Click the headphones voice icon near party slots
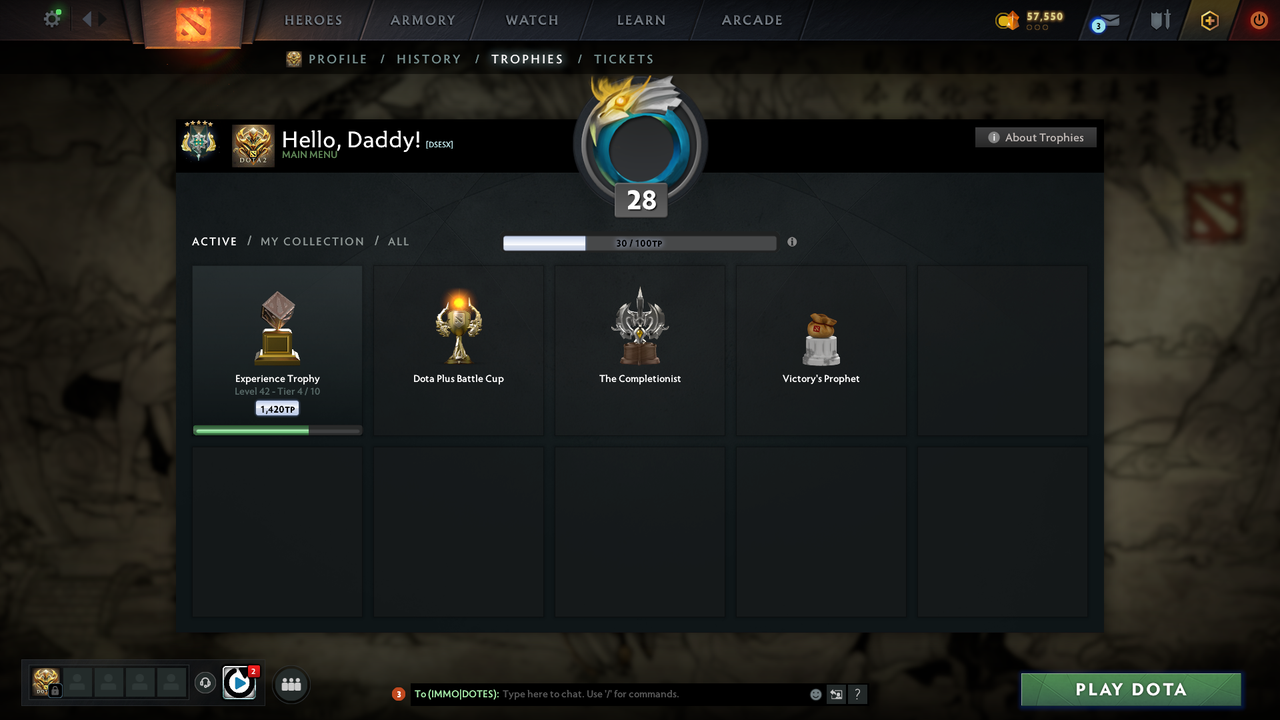 207,682
